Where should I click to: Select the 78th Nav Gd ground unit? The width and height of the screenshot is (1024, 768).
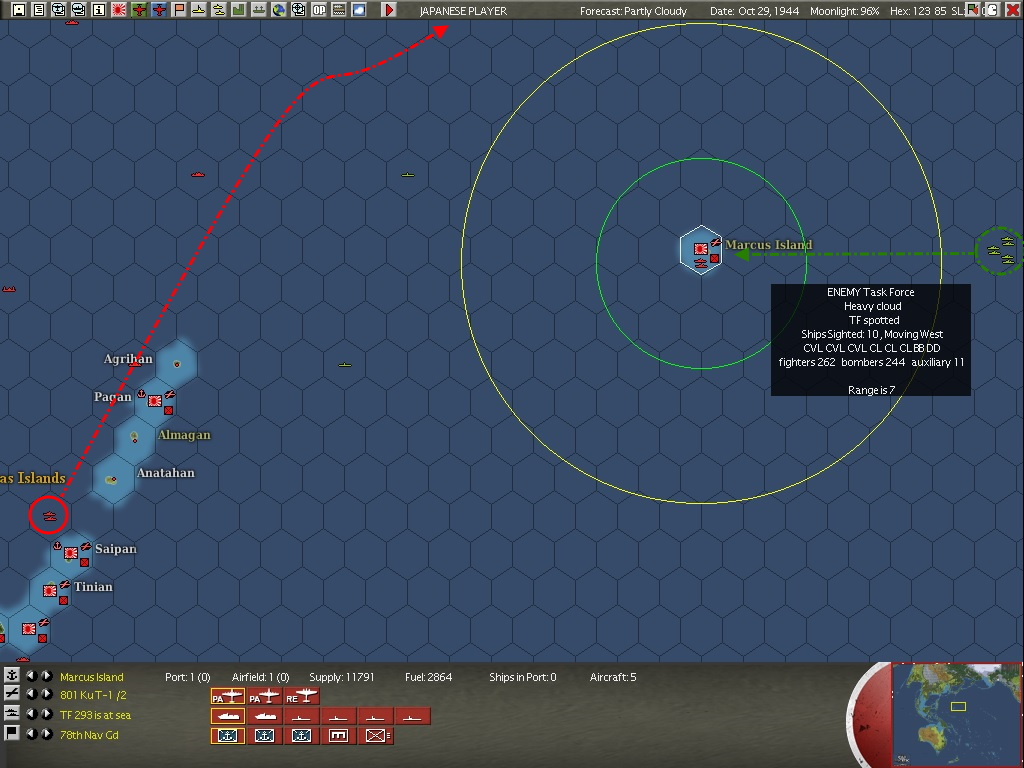point(89,735)
